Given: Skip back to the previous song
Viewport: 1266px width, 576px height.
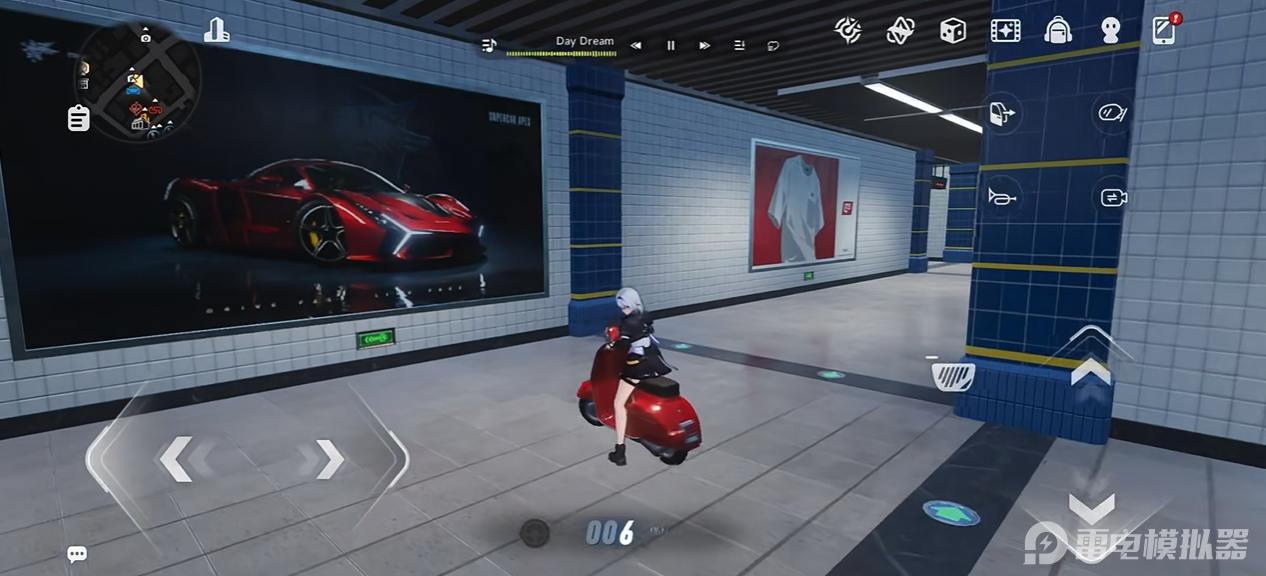Looking at the screenshot, I should (x=636, y=45).
